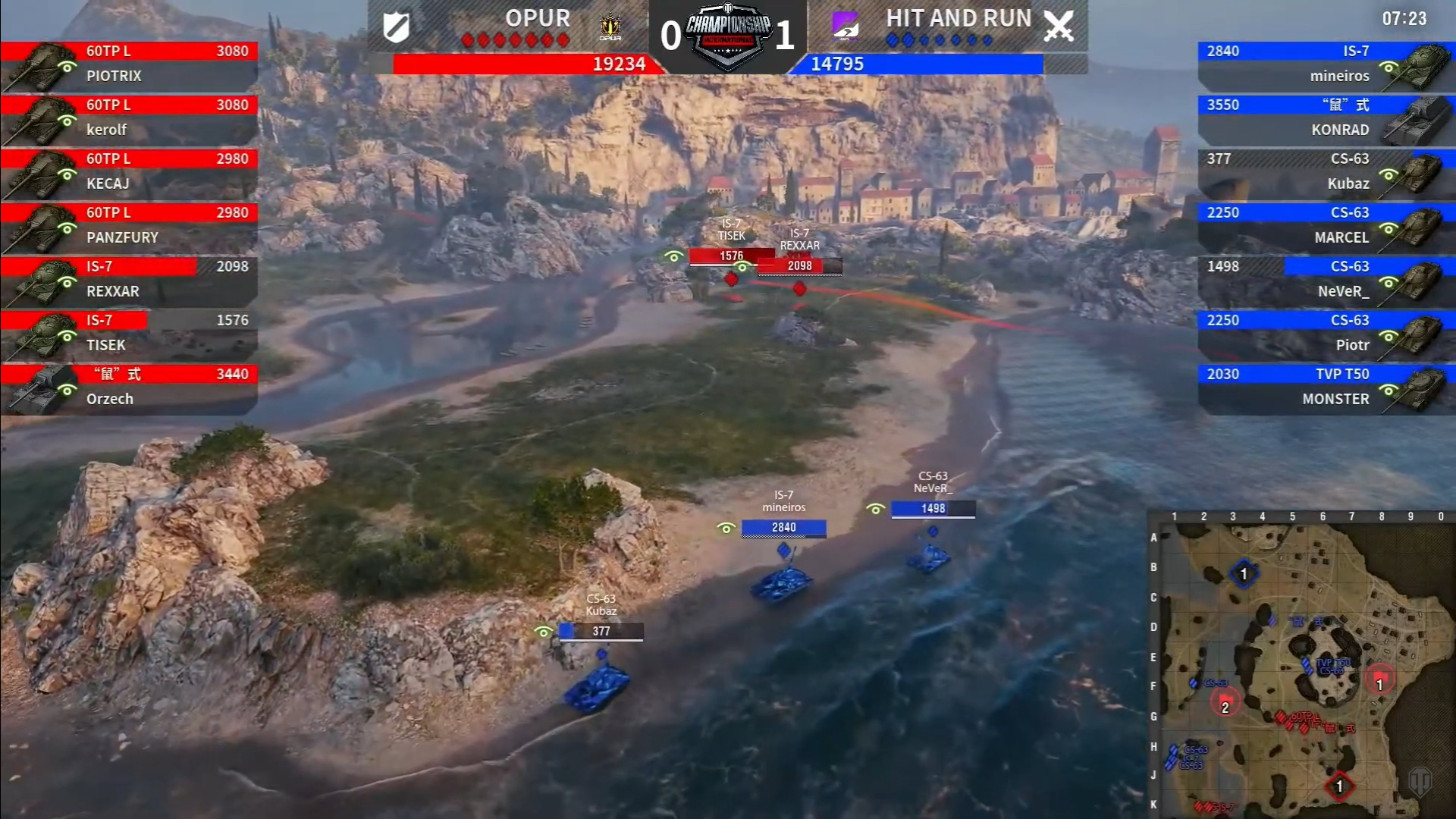Choose KONRAD in the blue team roster

click(x=1326, y=118)
